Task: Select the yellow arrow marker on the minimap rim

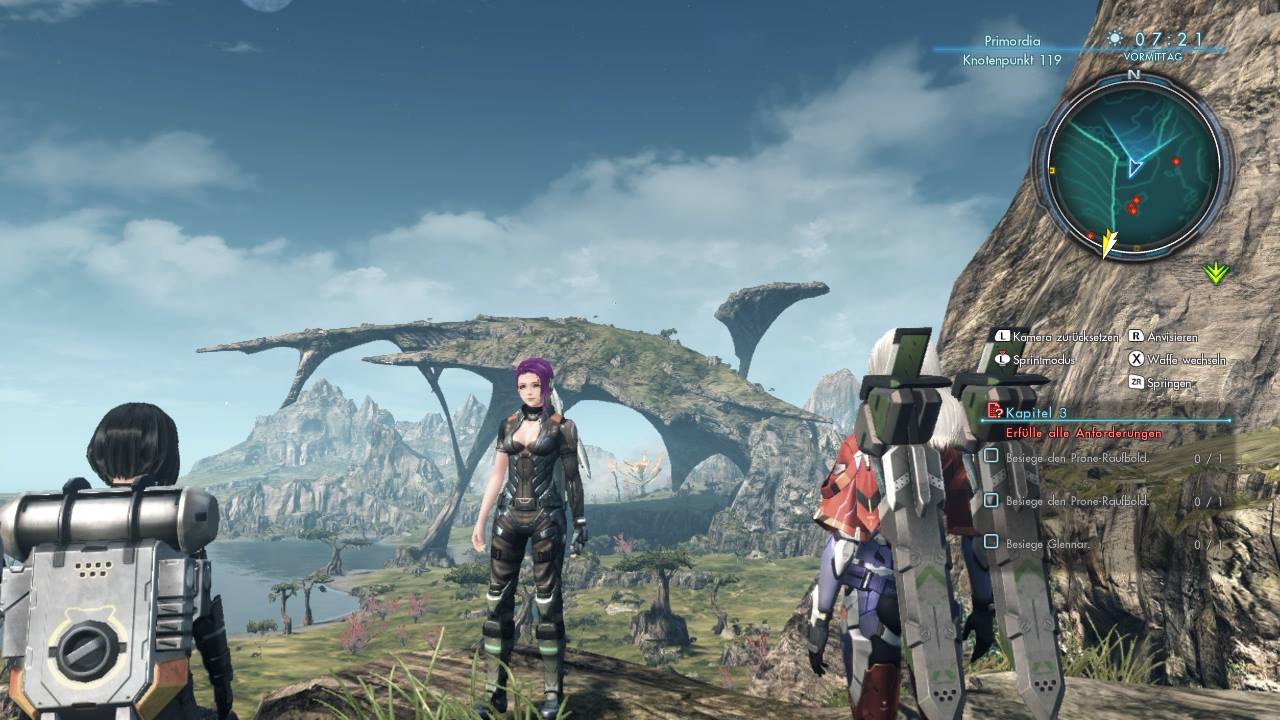Action: pos(1107,243)
